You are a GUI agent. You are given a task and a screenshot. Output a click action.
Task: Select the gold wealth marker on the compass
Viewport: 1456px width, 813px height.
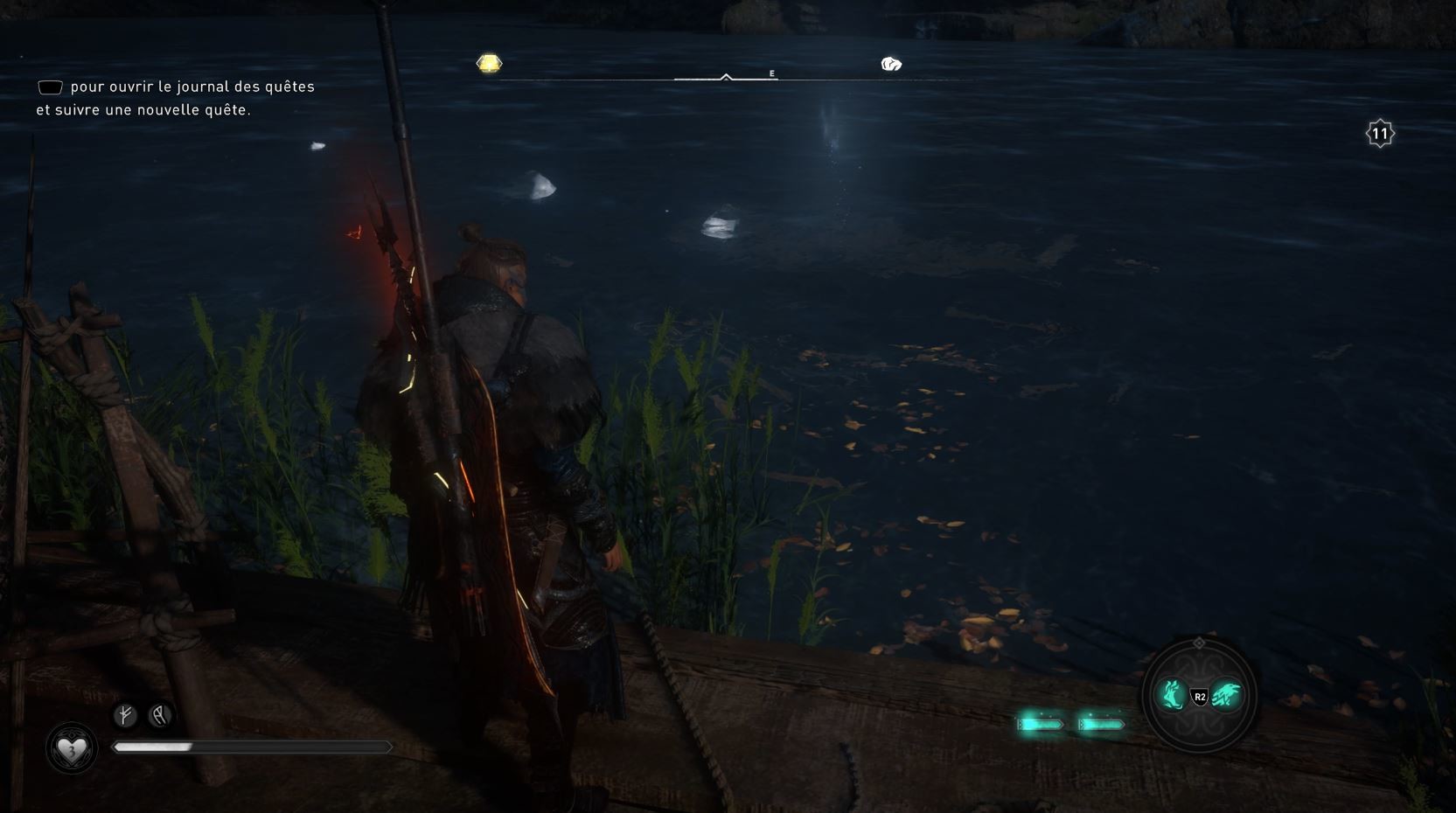coord(487,63)
